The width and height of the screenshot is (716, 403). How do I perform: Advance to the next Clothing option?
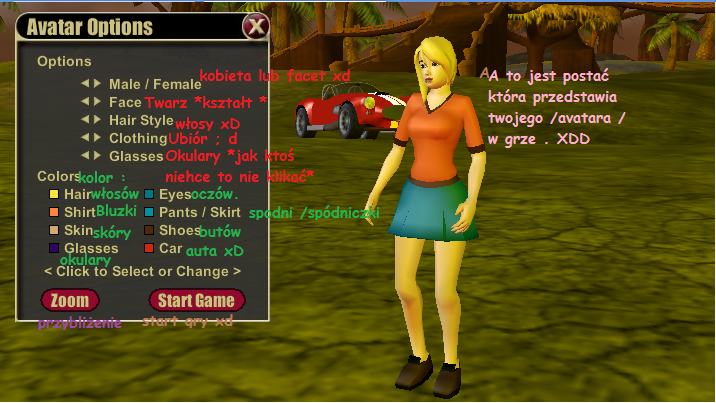98,138
